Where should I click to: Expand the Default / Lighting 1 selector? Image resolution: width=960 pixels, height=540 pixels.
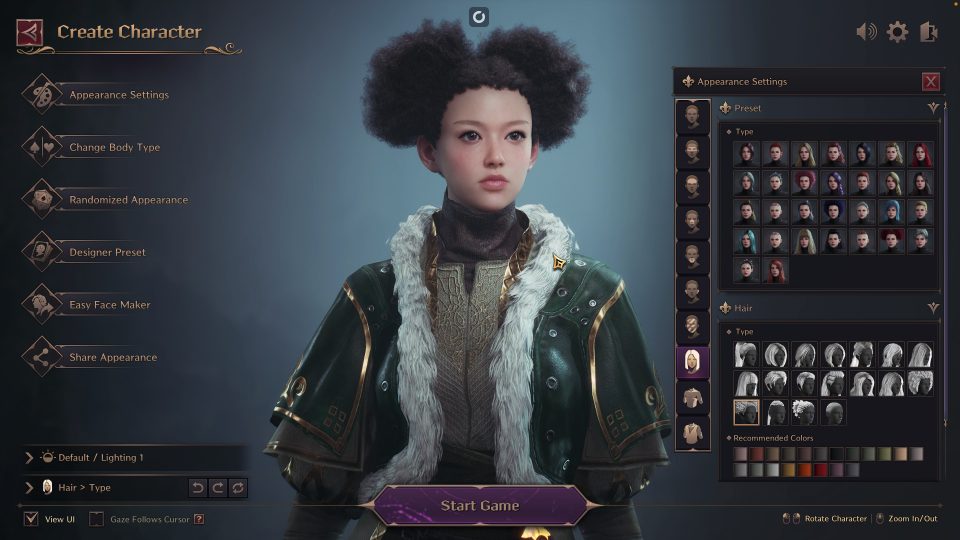tap(29, 458)
